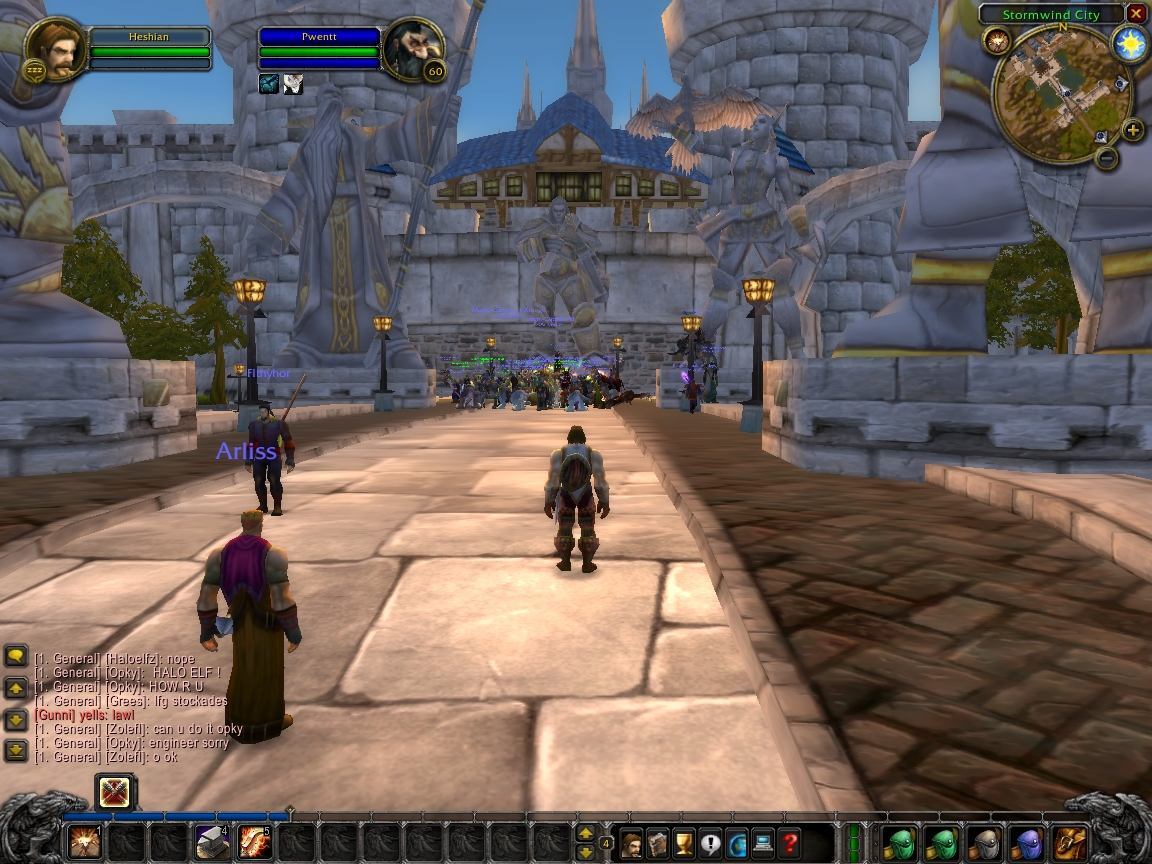The height and width of the screenshot is (864, 1152).
Task: Zoom out on the minimap
Action: (1106, 157)
